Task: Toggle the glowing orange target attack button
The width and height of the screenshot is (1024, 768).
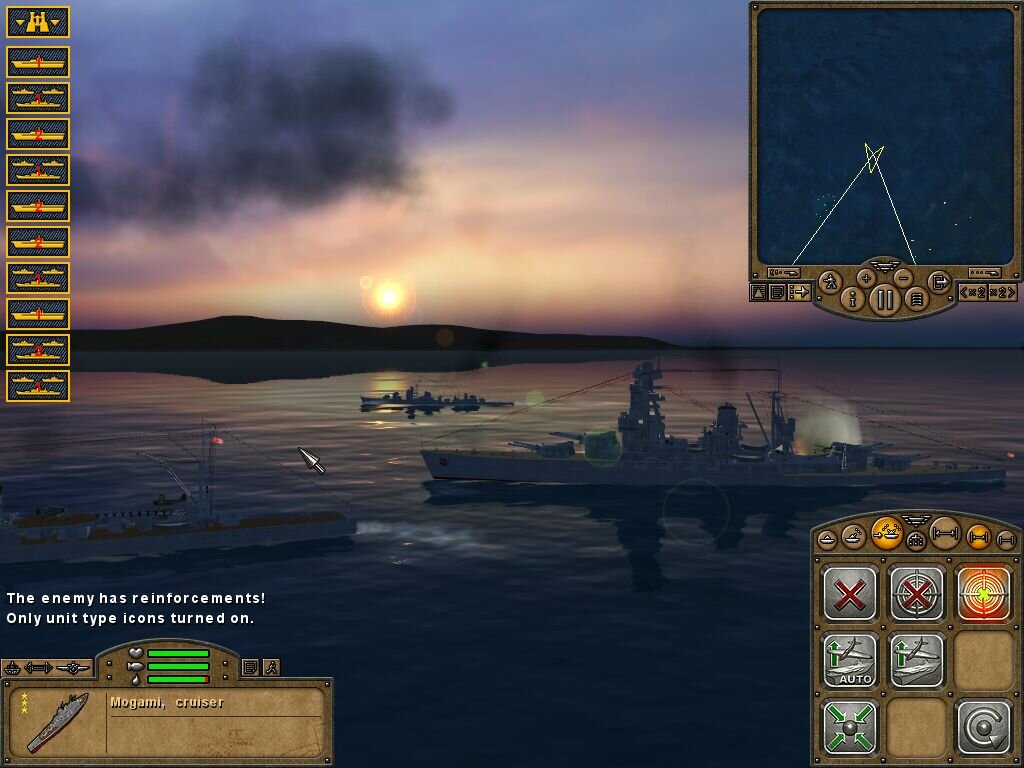Action: pos(984,593)
